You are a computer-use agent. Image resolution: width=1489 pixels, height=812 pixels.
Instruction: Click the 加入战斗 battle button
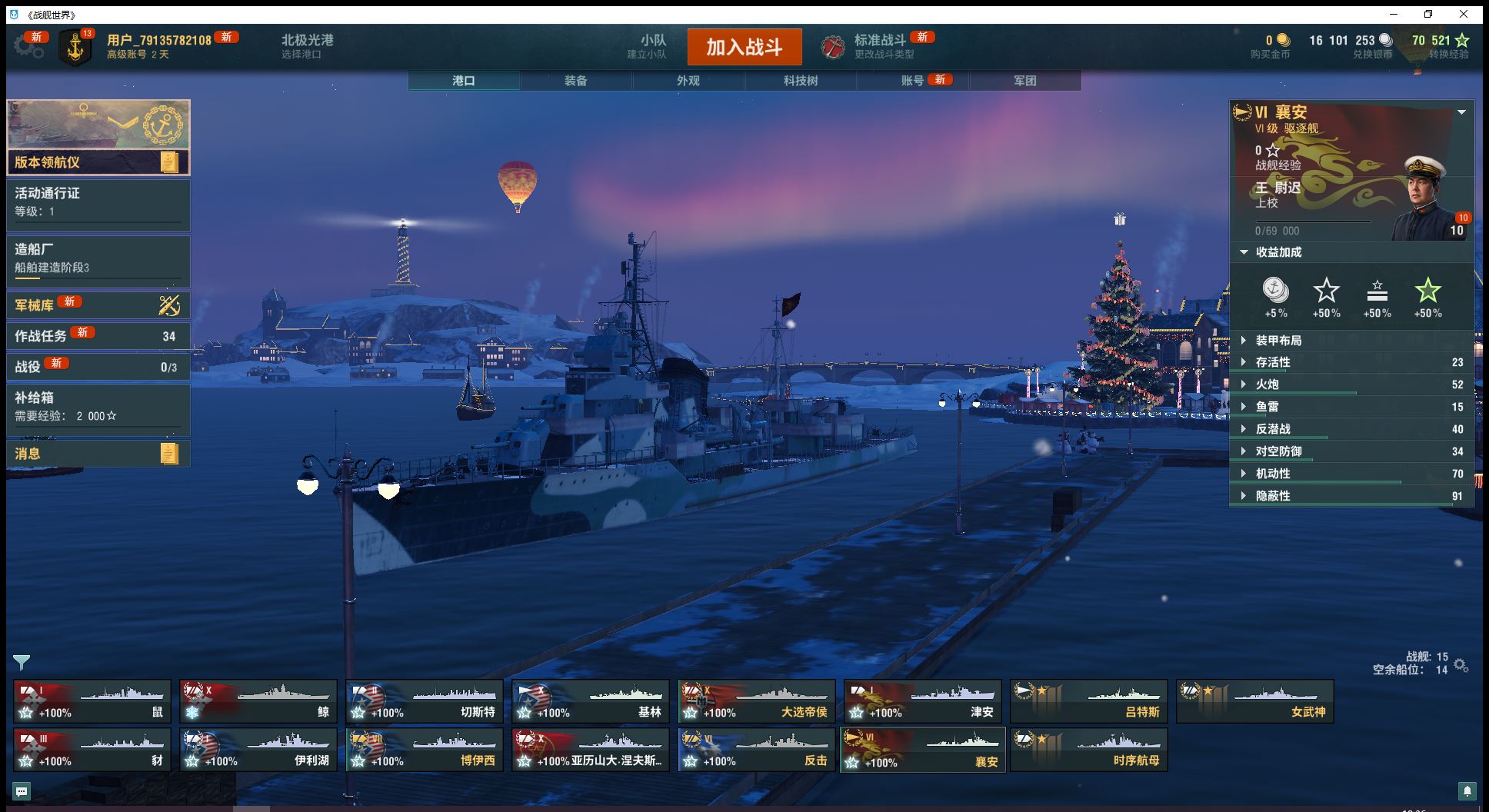(744, 47)
